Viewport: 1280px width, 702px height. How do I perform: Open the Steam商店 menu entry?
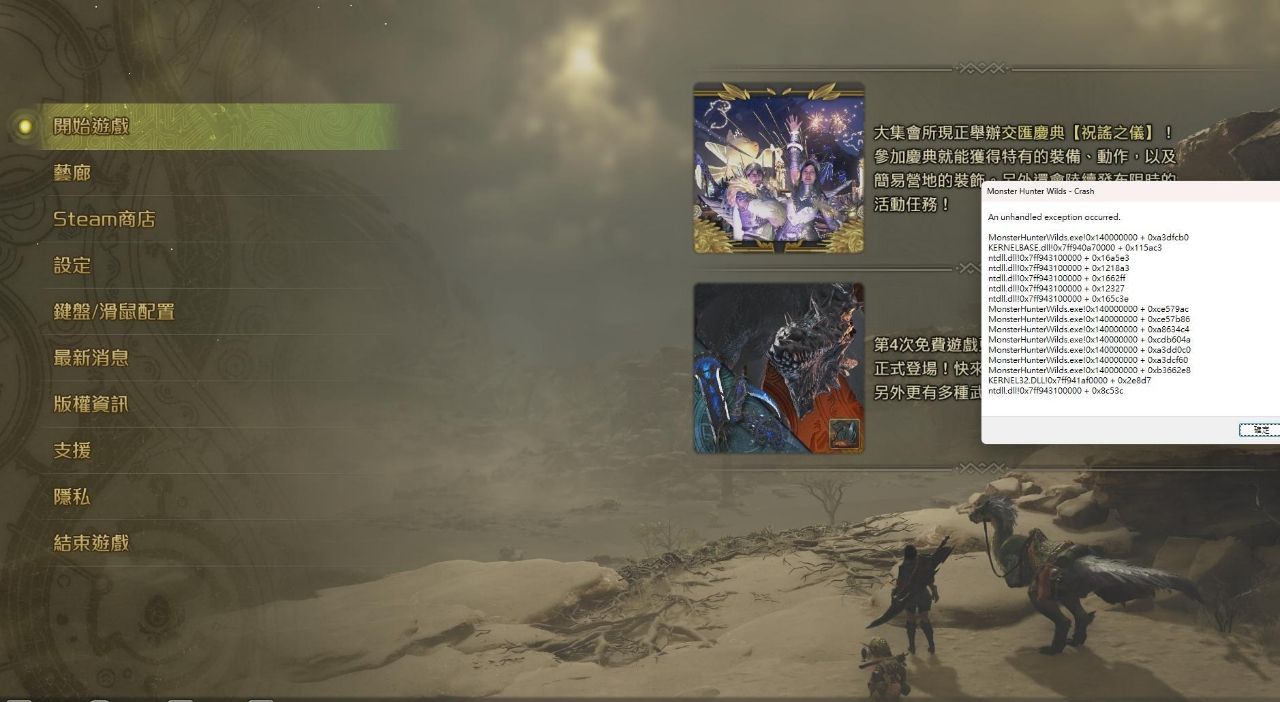(x=104, y=219)
